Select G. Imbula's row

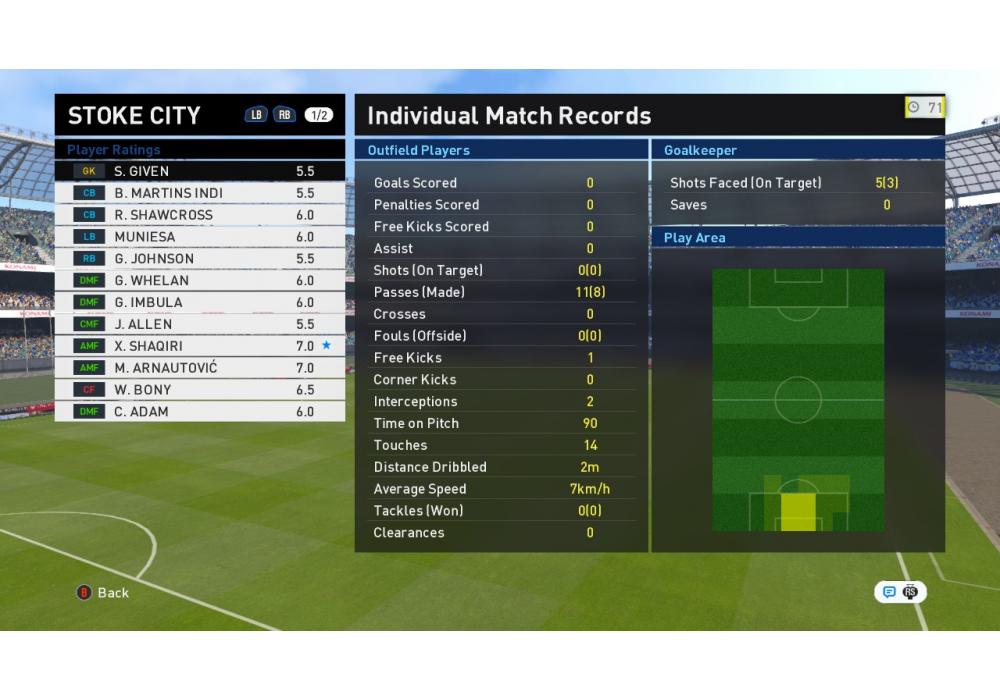tap(200, 302)
